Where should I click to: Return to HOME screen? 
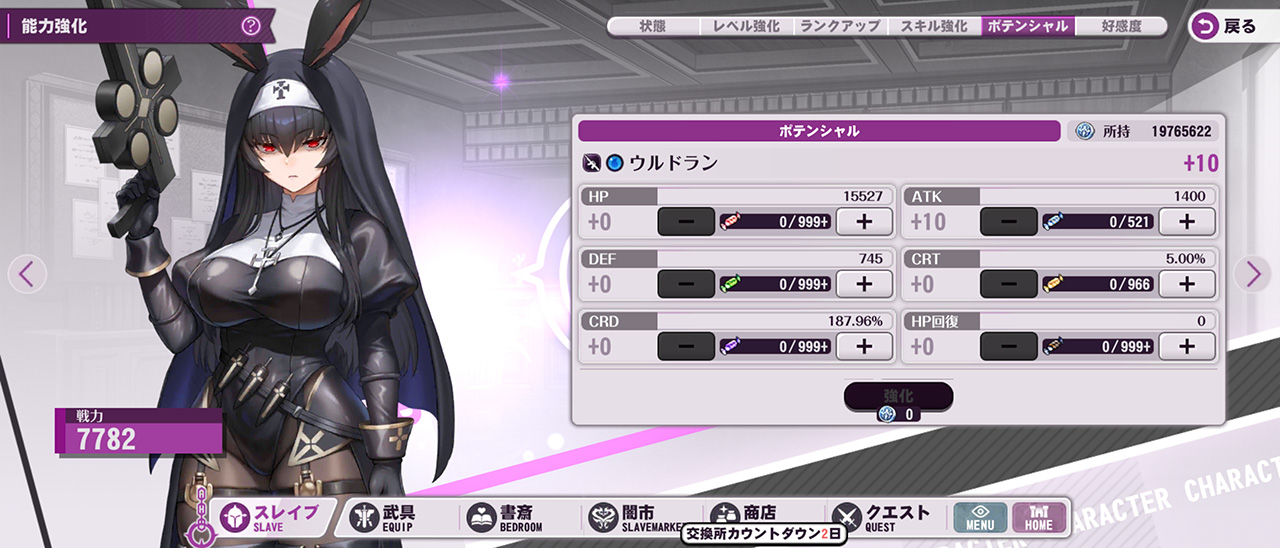(x=1039, y=517)
